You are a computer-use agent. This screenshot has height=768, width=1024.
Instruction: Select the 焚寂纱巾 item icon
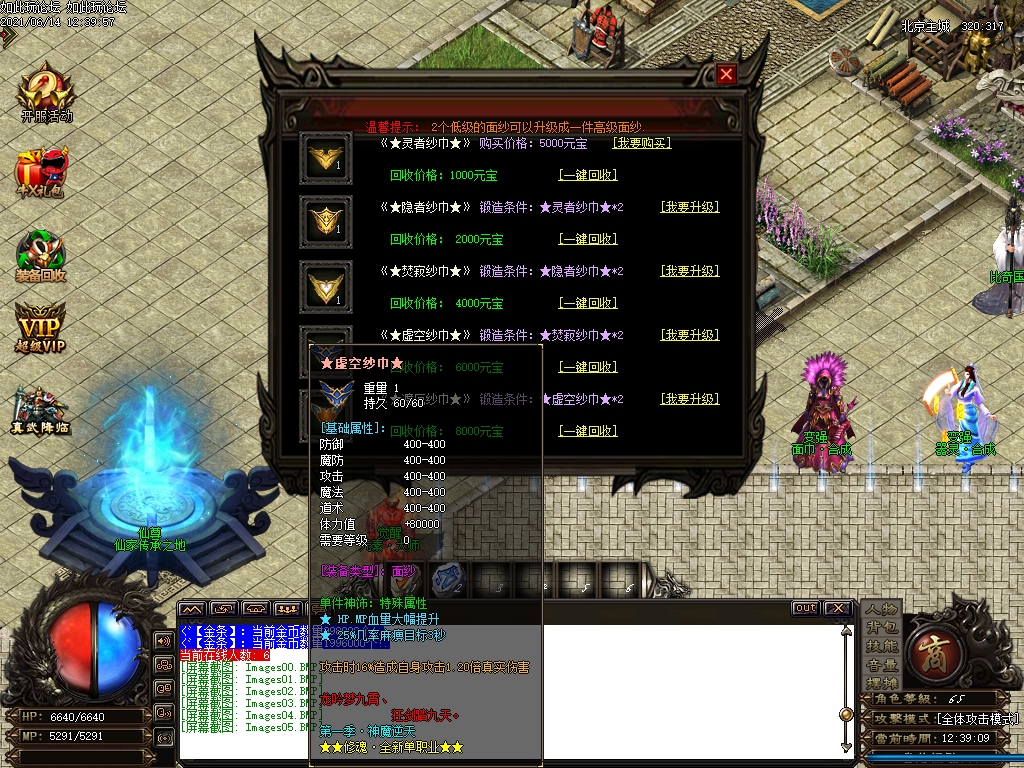pos(326,286)
